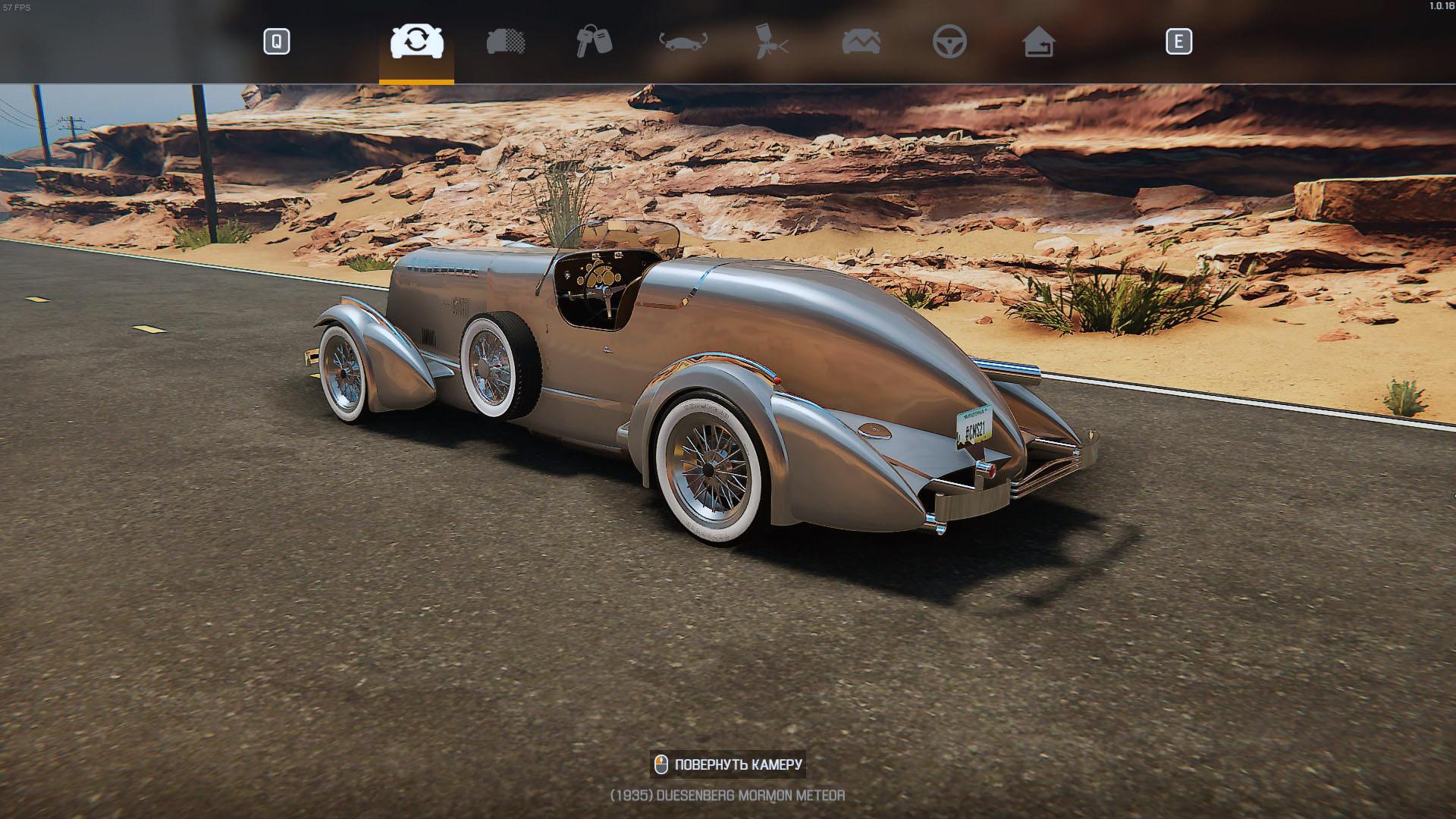This screenshot has height=819, width=1456.
Task: Open the landscape picture tab
Action: click(x=861, y=42)
